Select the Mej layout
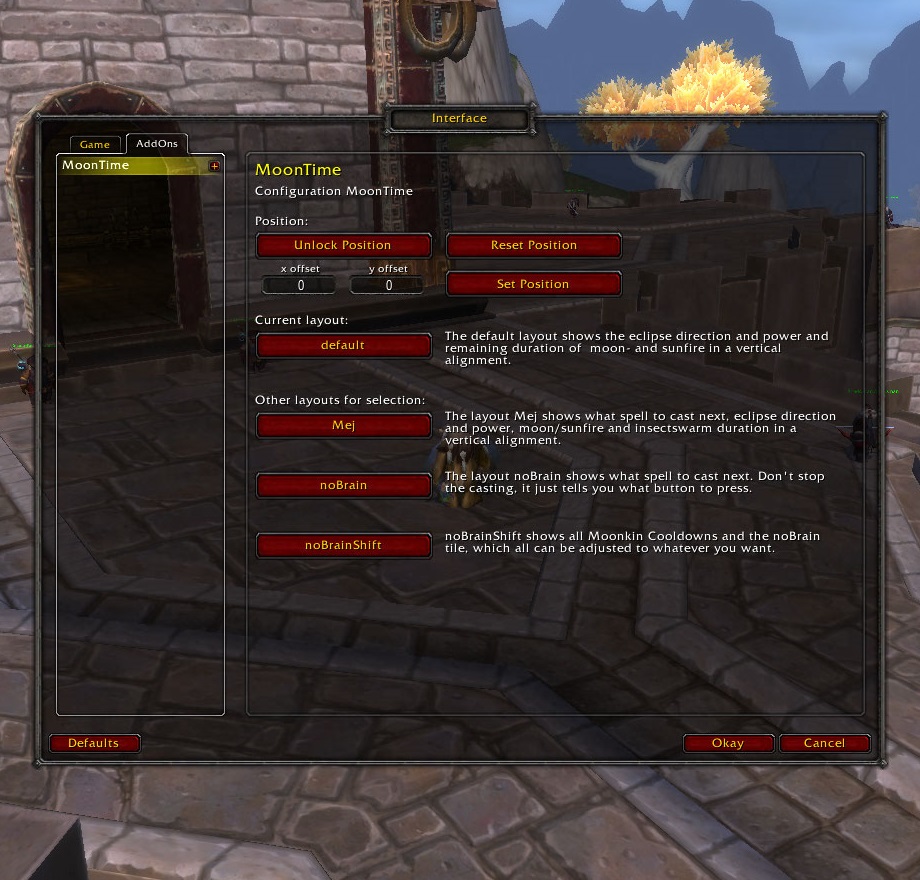The width and height of the screenshot is (920, 880). click(343, 425)
